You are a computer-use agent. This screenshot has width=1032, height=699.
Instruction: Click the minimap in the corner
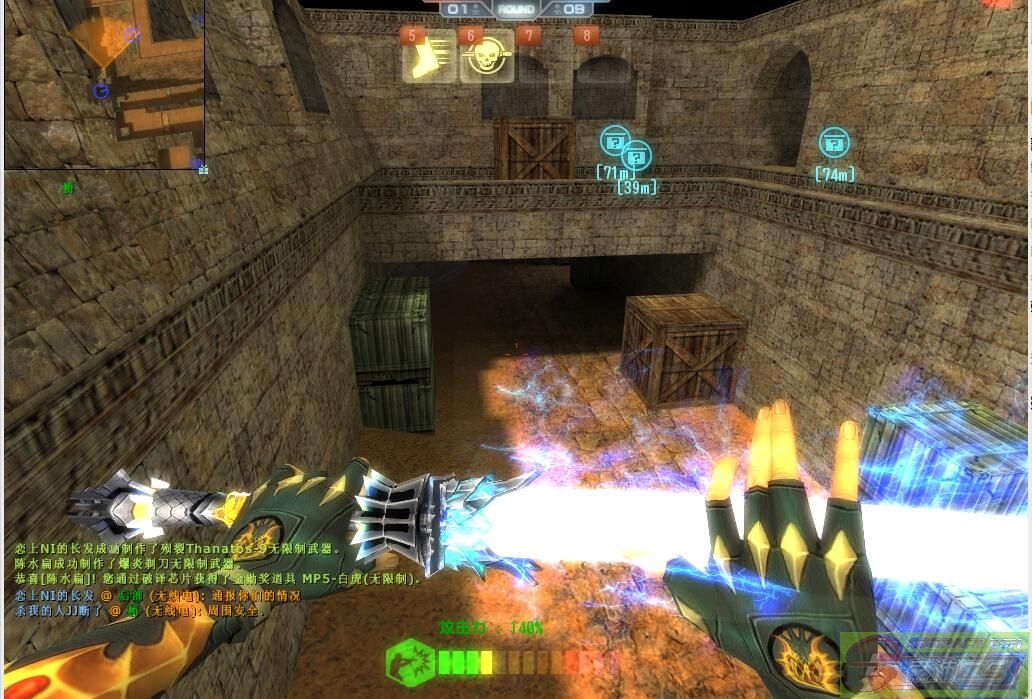pyautogui.click(x=104, y=84)
